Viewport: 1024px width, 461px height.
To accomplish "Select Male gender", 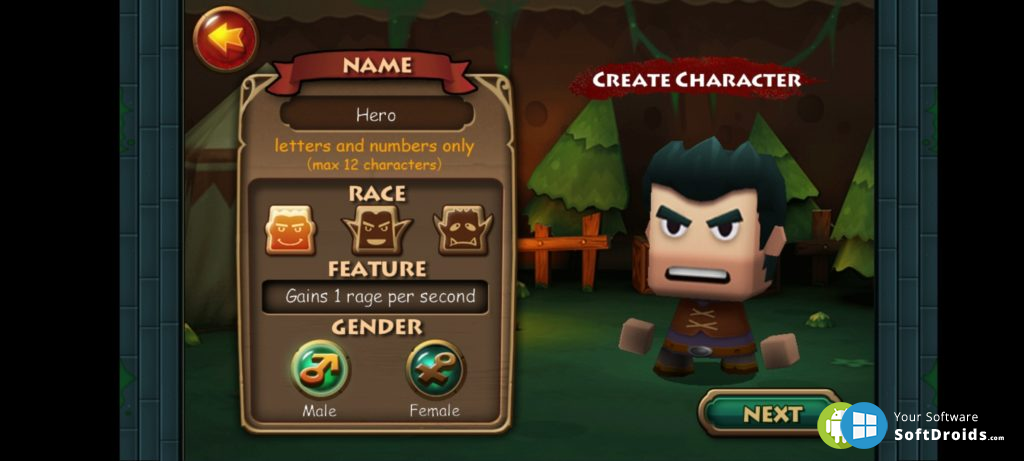I will click(x=320, y=370).
